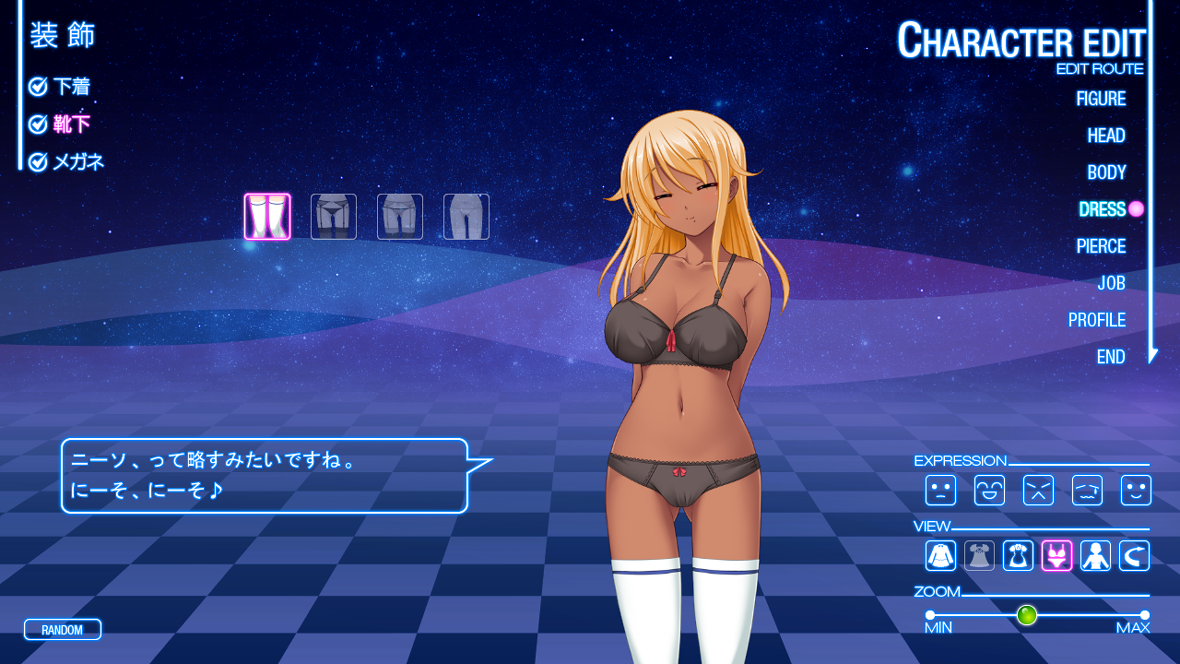Select the crying face expression

tap(1087, 490)
